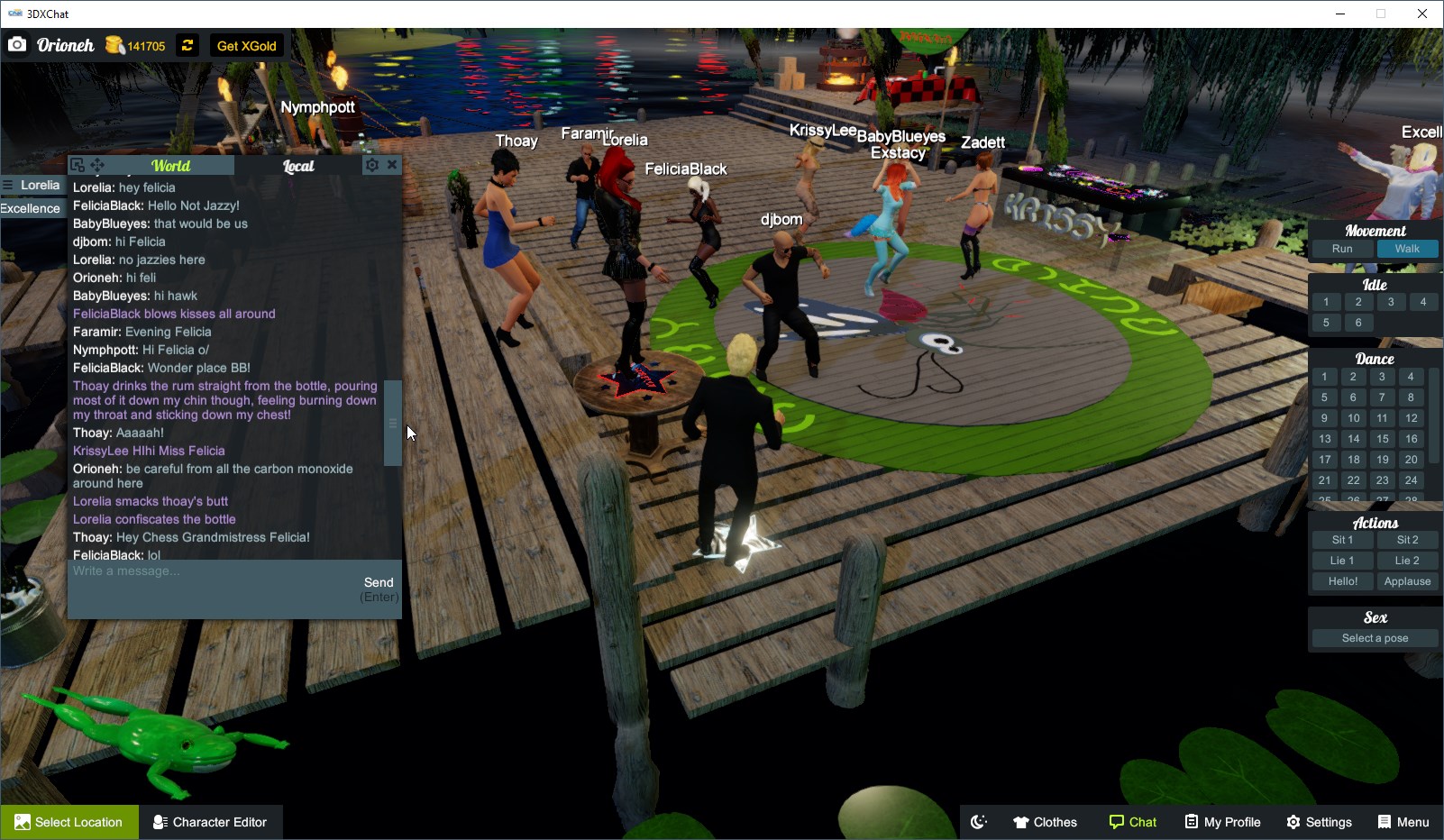The height and width of the screenshot is (840, 1444).
Task: Toggle day/night with the moon icon
Action: pos(978,821)
